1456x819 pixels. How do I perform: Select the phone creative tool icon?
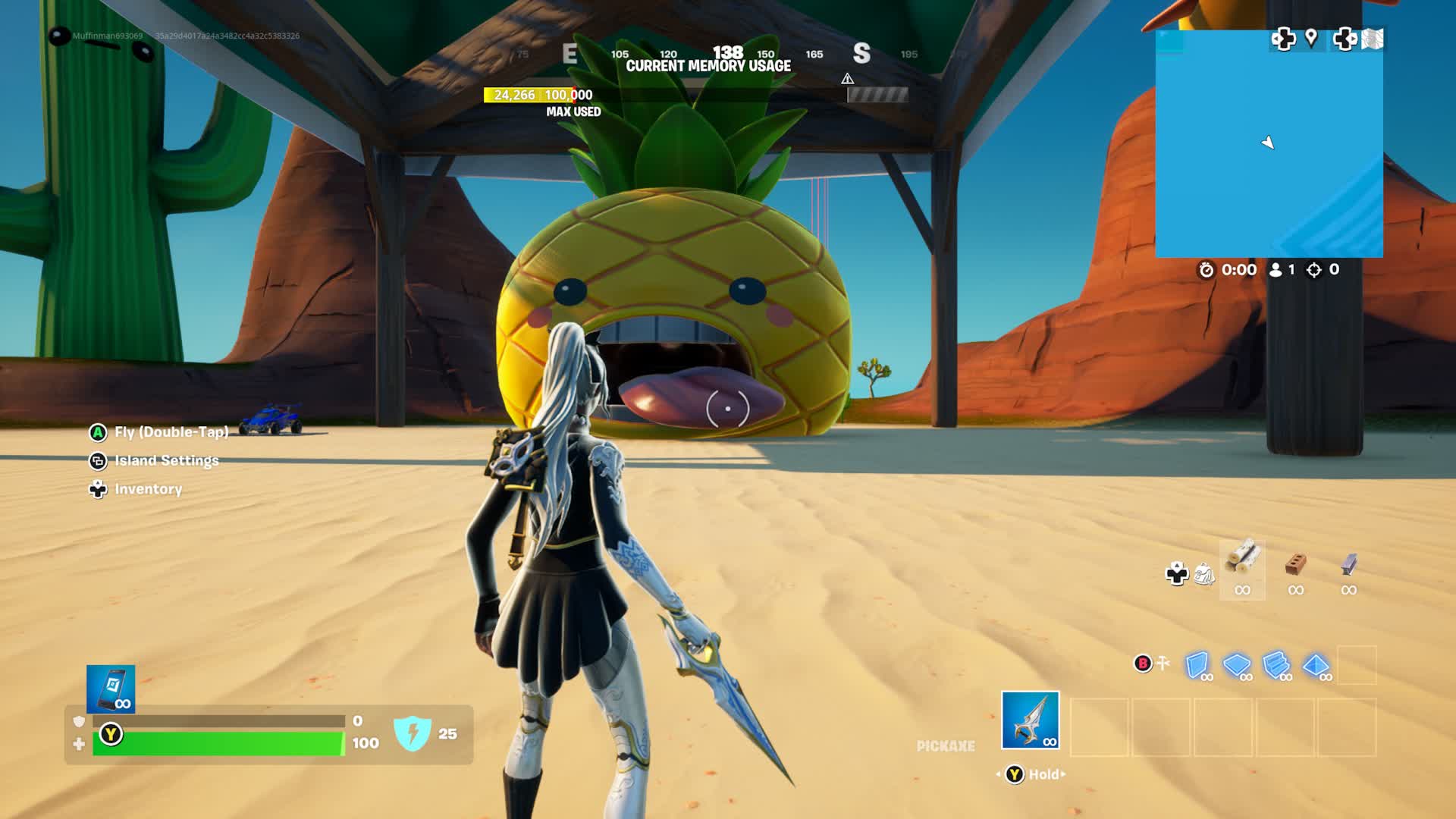coord(111,689)
